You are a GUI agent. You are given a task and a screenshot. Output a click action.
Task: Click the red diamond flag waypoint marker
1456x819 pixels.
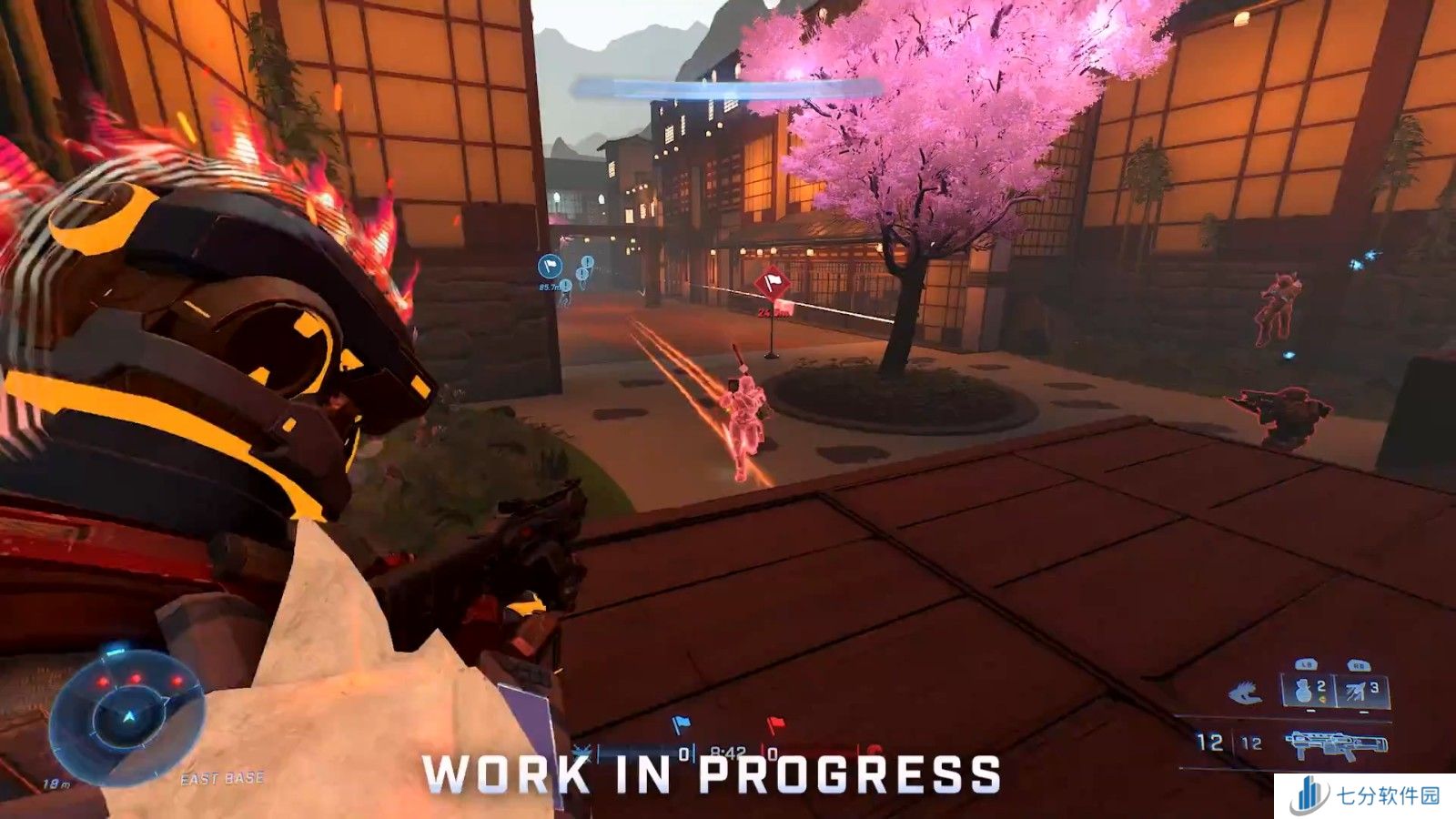773,285
